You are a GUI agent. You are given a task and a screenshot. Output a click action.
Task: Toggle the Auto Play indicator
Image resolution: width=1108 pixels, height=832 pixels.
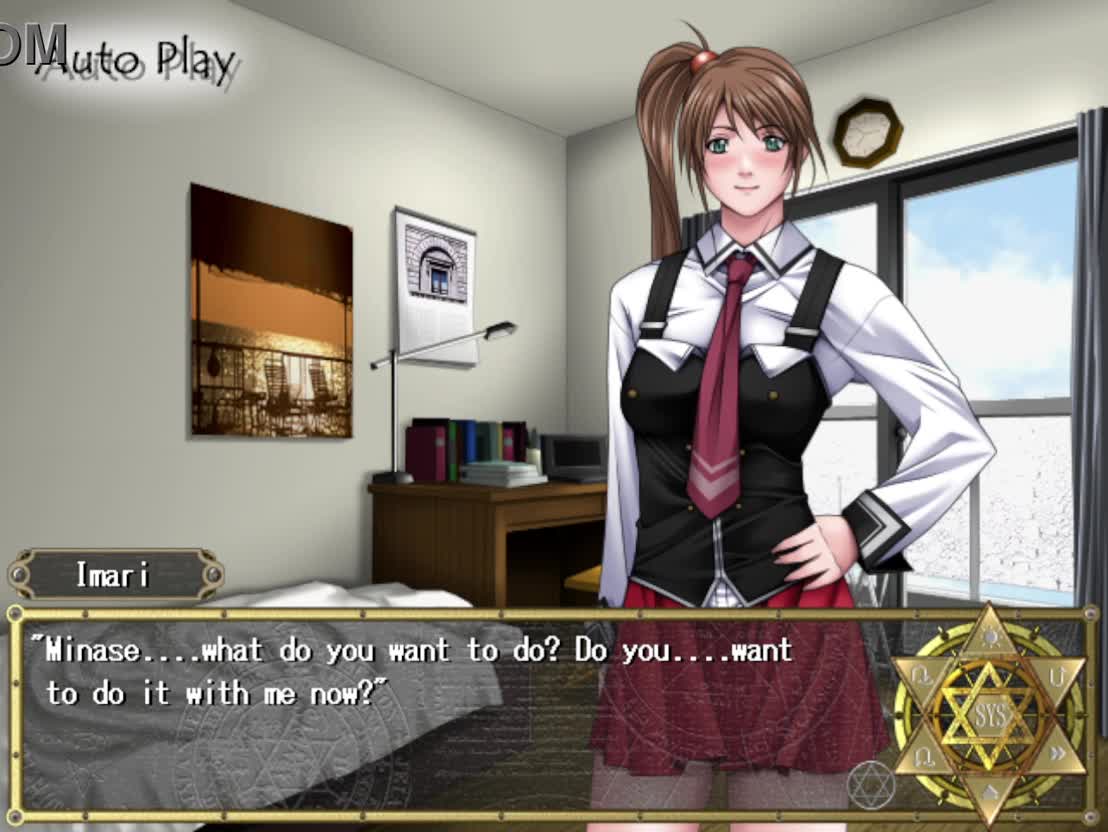click(140, 62)
